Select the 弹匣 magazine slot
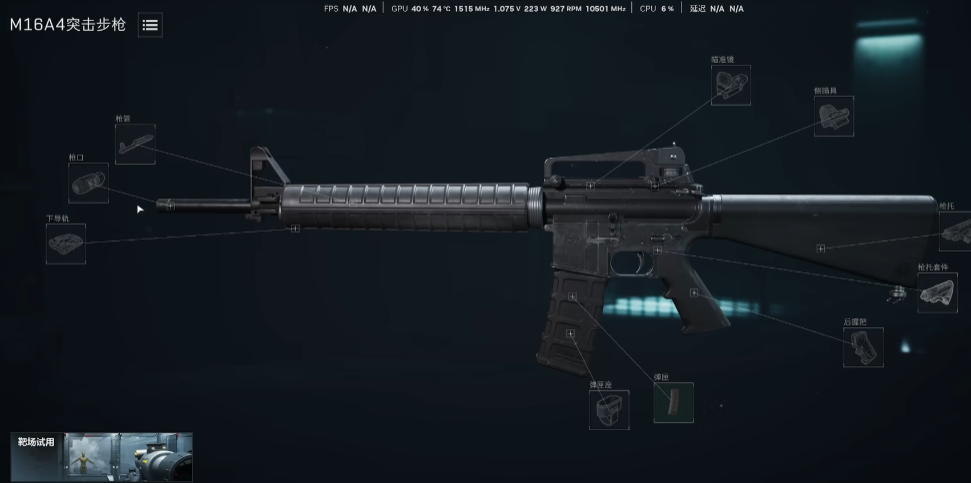The height and width of the screenshot is (483, 971). (x=673, y=402)
